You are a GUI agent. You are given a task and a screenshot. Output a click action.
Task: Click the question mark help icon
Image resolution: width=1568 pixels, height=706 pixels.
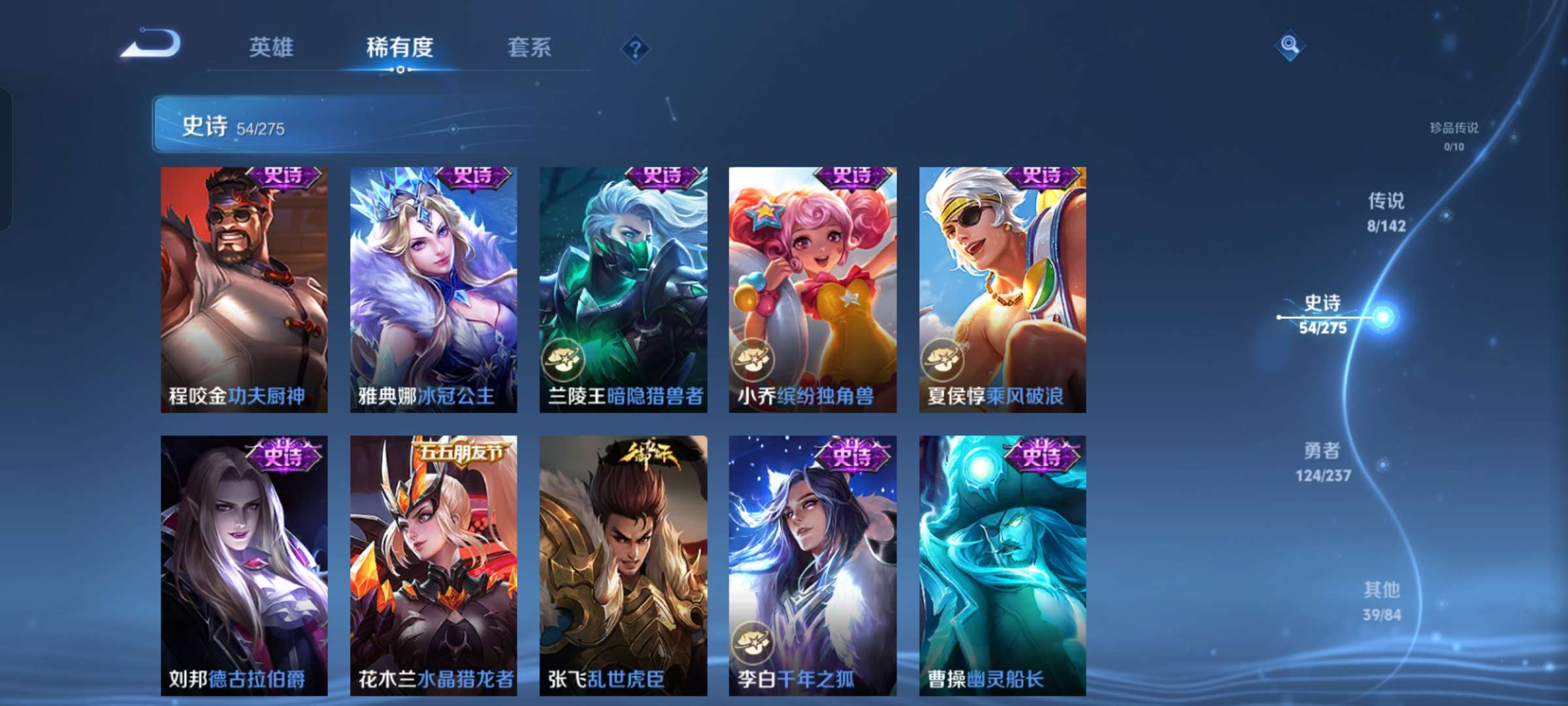coord(637,47)
